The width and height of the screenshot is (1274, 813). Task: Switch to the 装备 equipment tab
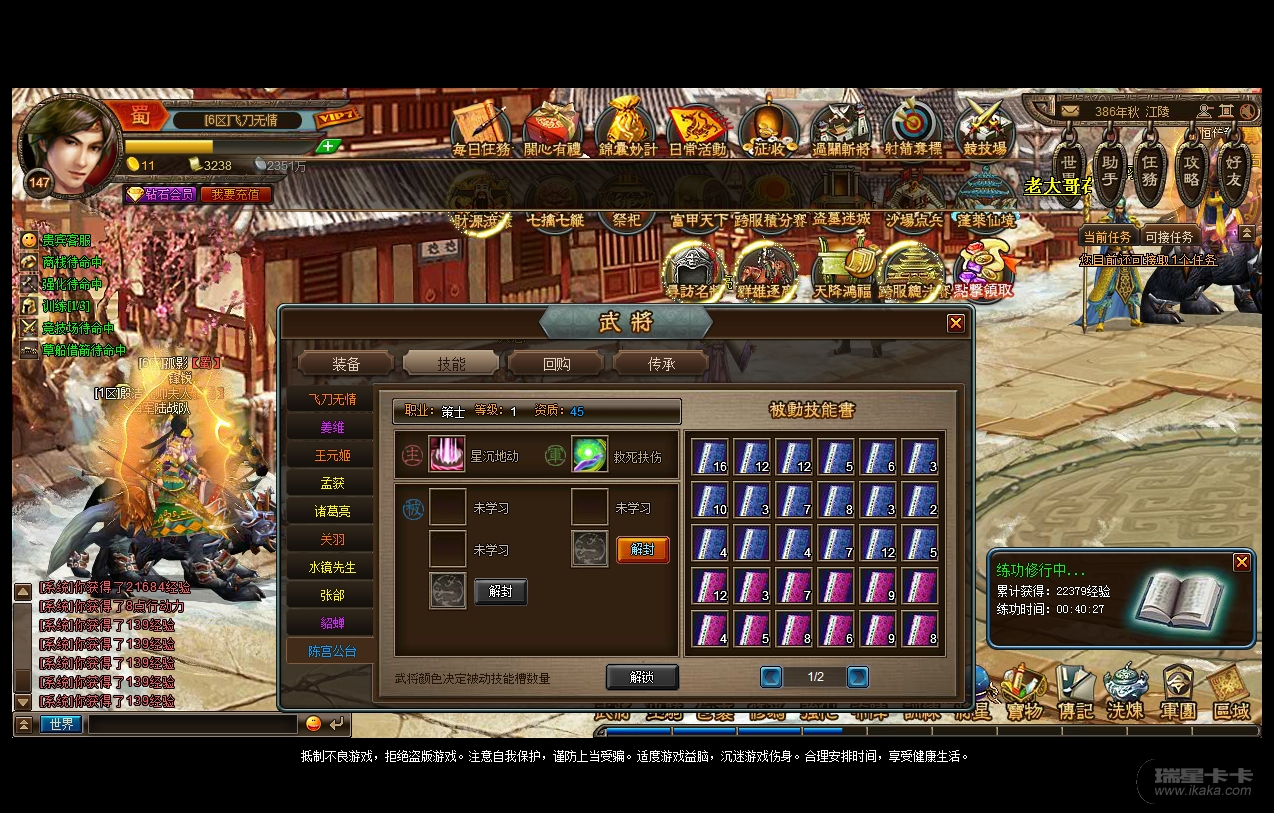tap(346, 364)
